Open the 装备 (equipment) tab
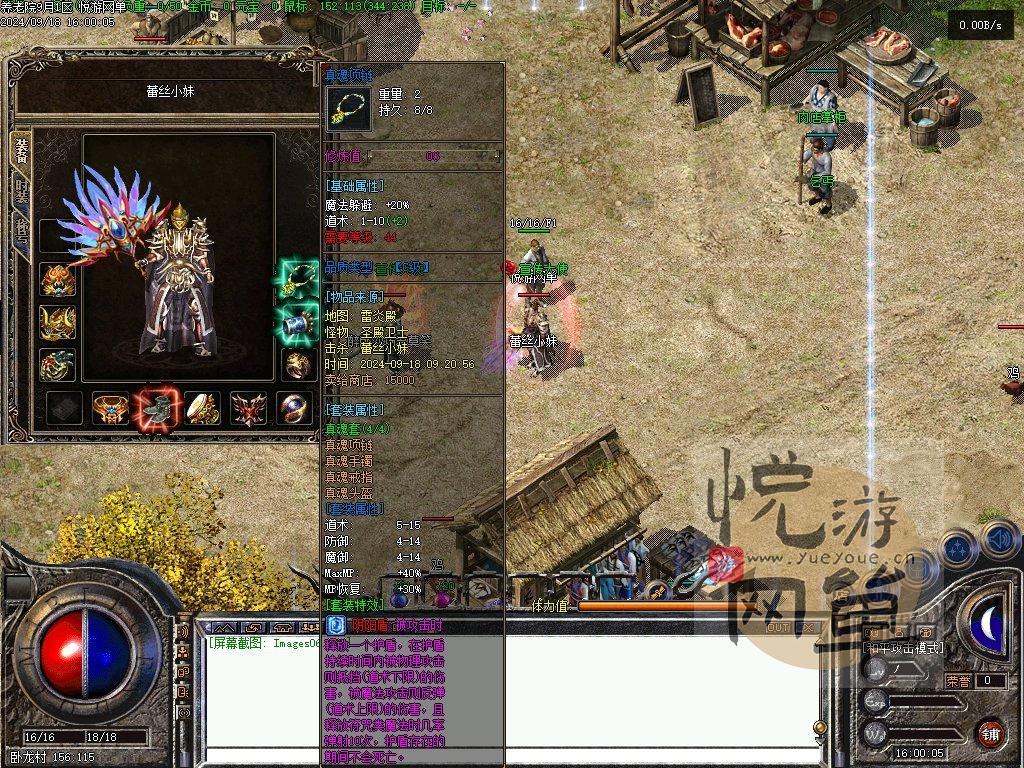Screen dimensions: 1024x768 tap(20, 151)
